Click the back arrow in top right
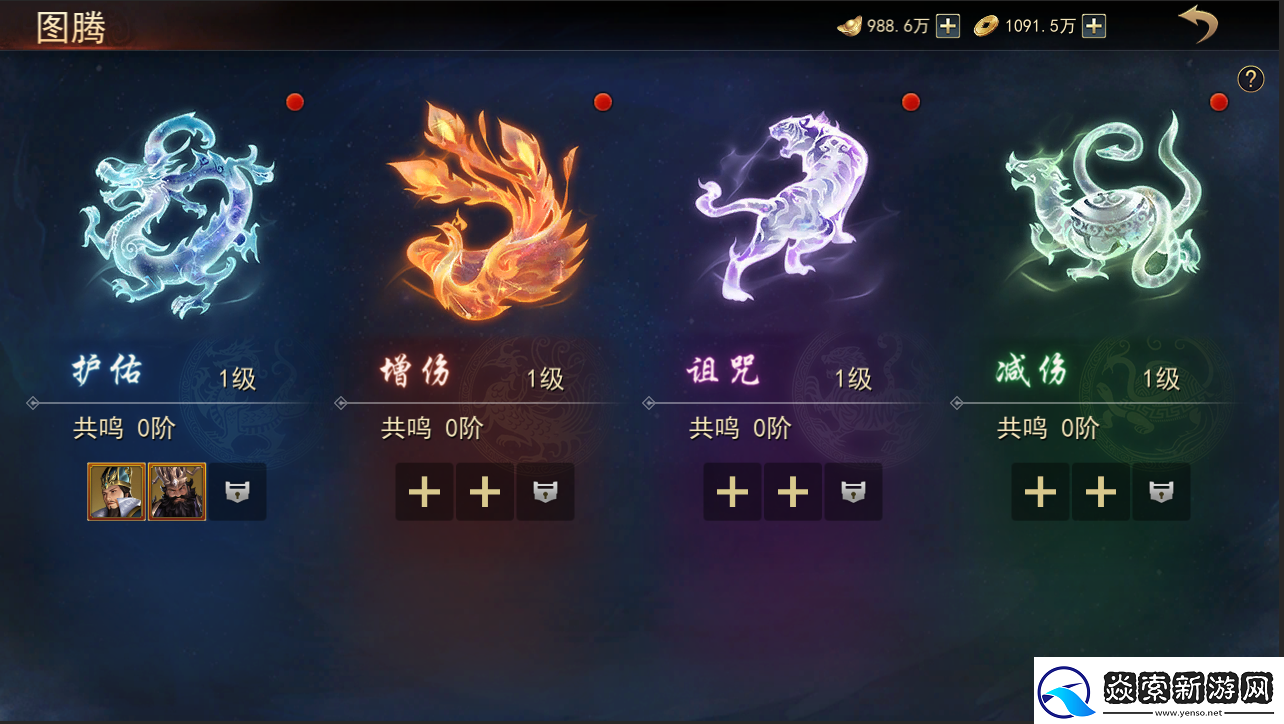The image size is (1284, 724). click(x=1199, y=24)
